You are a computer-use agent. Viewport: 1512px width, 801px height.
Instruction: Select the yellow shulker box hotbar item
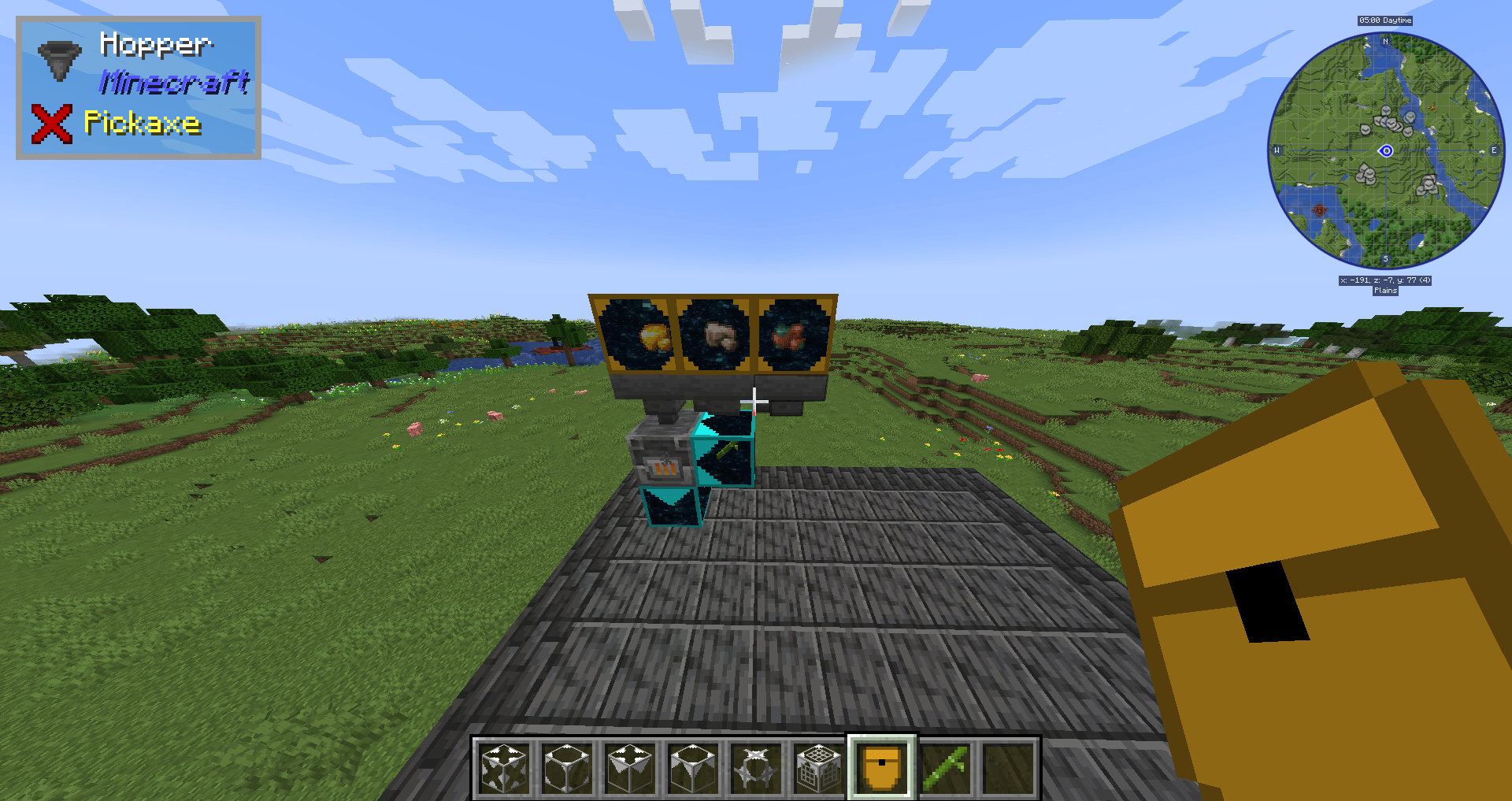point(880,764)
